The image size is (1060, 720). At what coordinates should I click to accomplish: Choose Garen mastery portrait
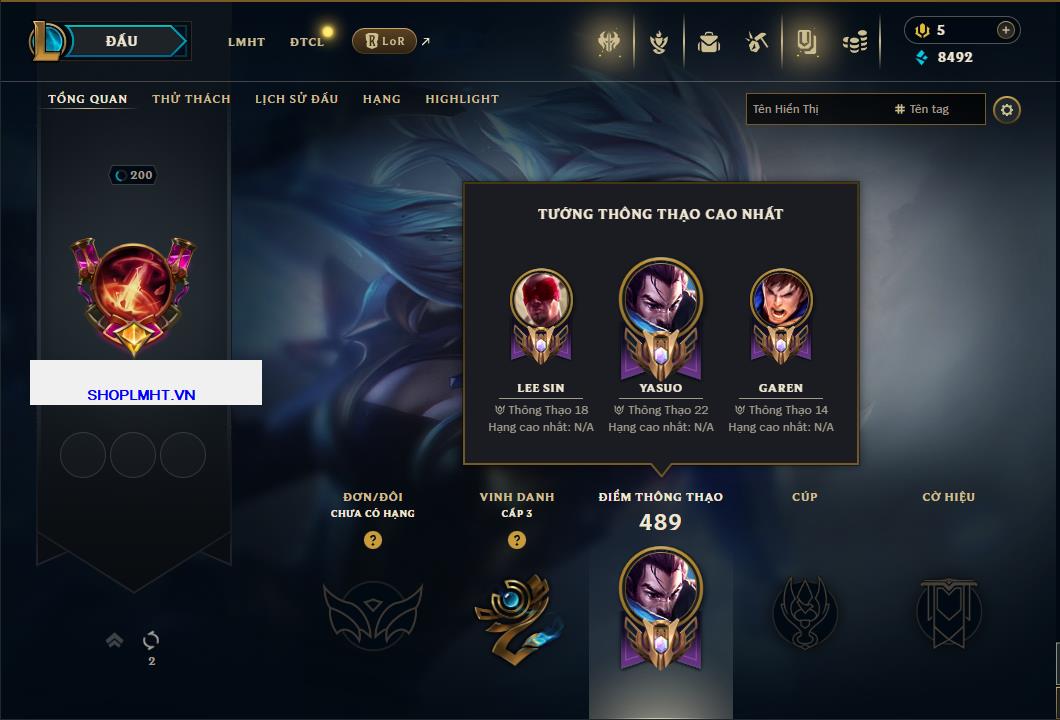781,300
